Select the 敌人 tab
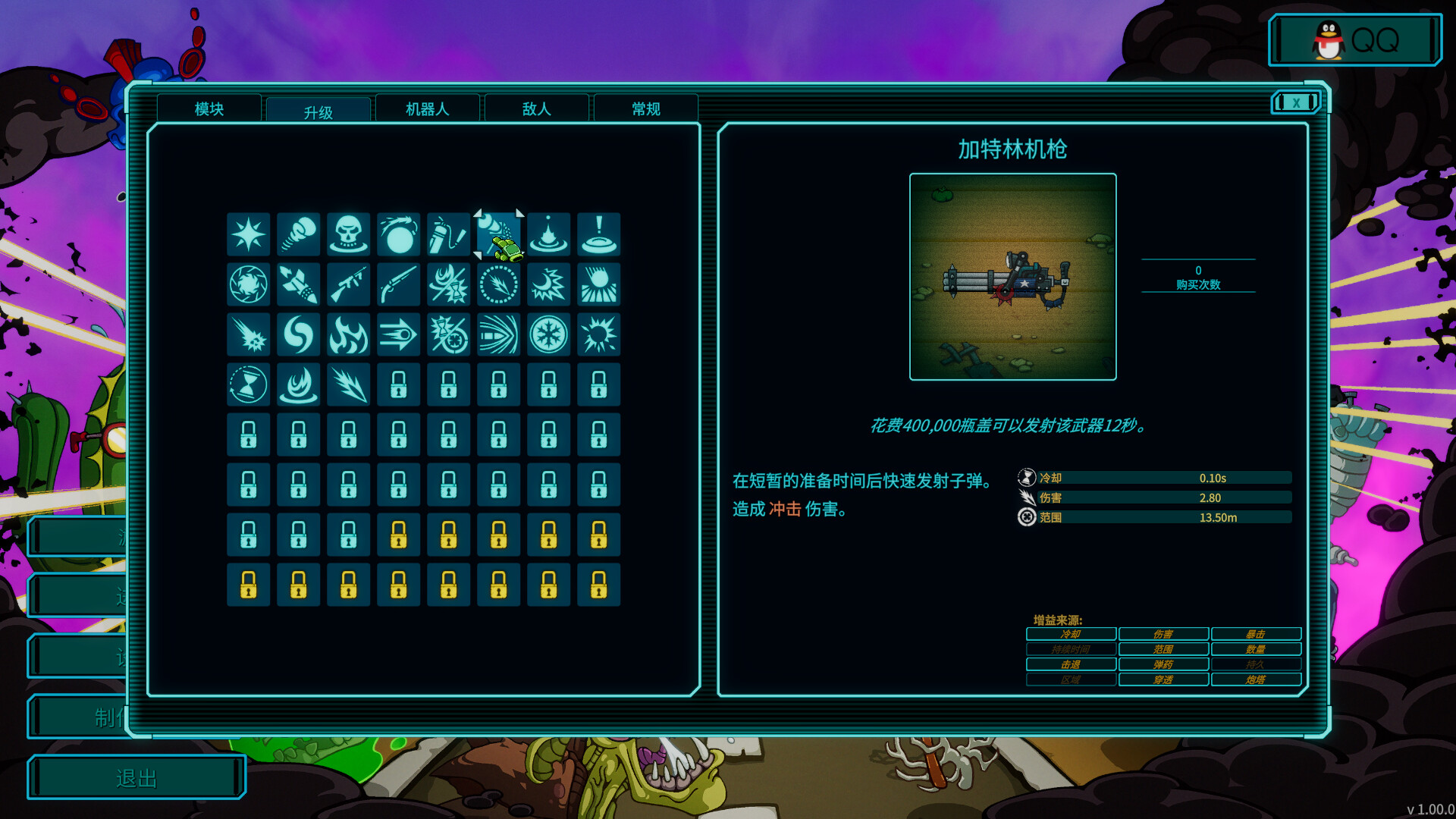Viewport: 1456px width, 819px height. click(x=536, y=109)
